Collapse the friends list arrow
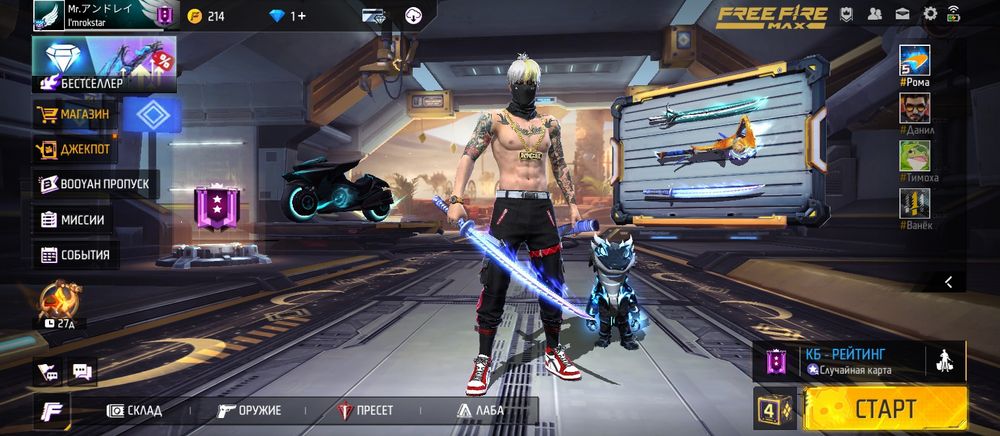This screenshot has width=1000, height=436. (948, 282)
